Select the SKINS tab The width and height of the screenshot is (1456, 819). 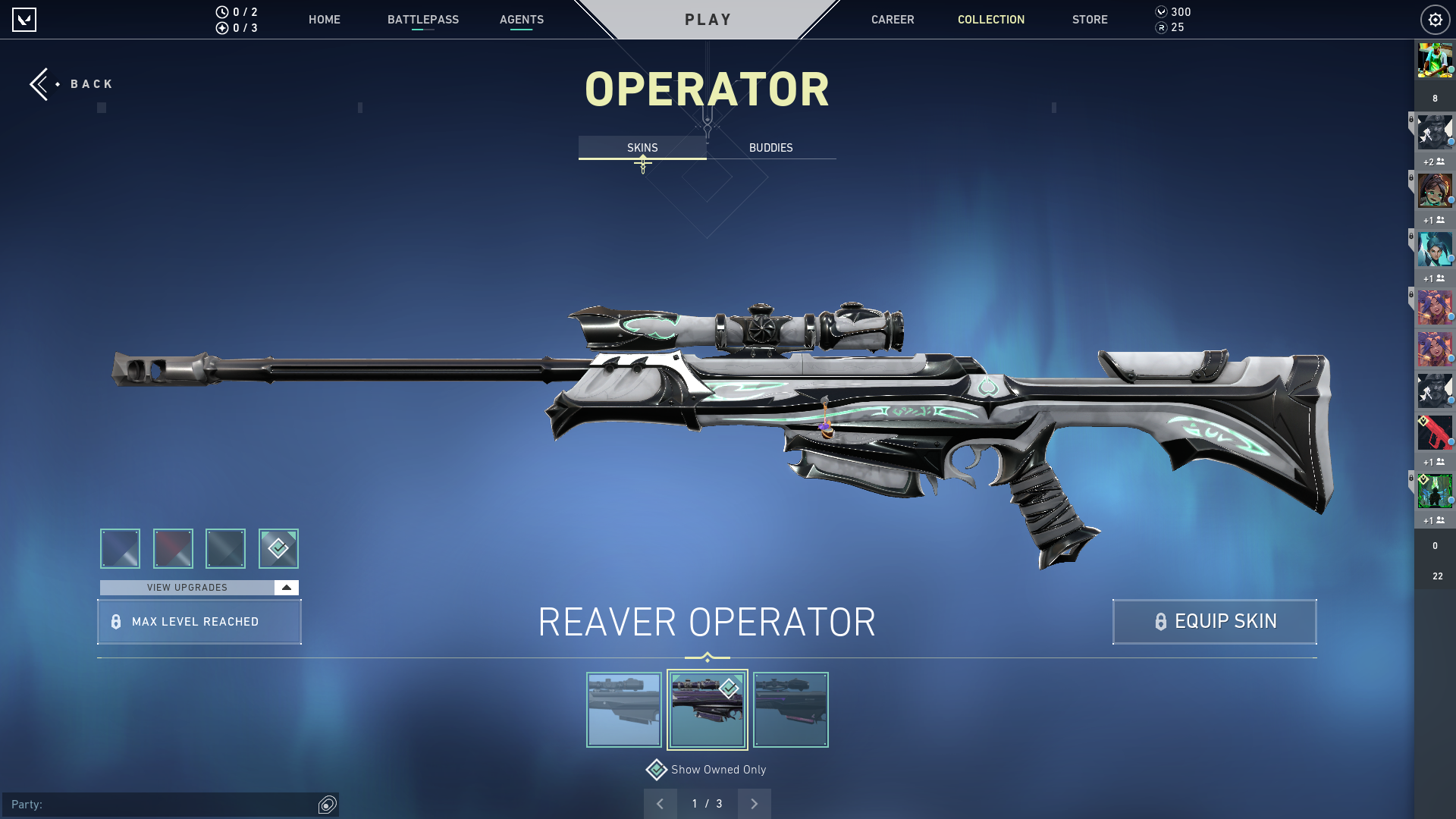pyautogui.click(x=642, y=148)
